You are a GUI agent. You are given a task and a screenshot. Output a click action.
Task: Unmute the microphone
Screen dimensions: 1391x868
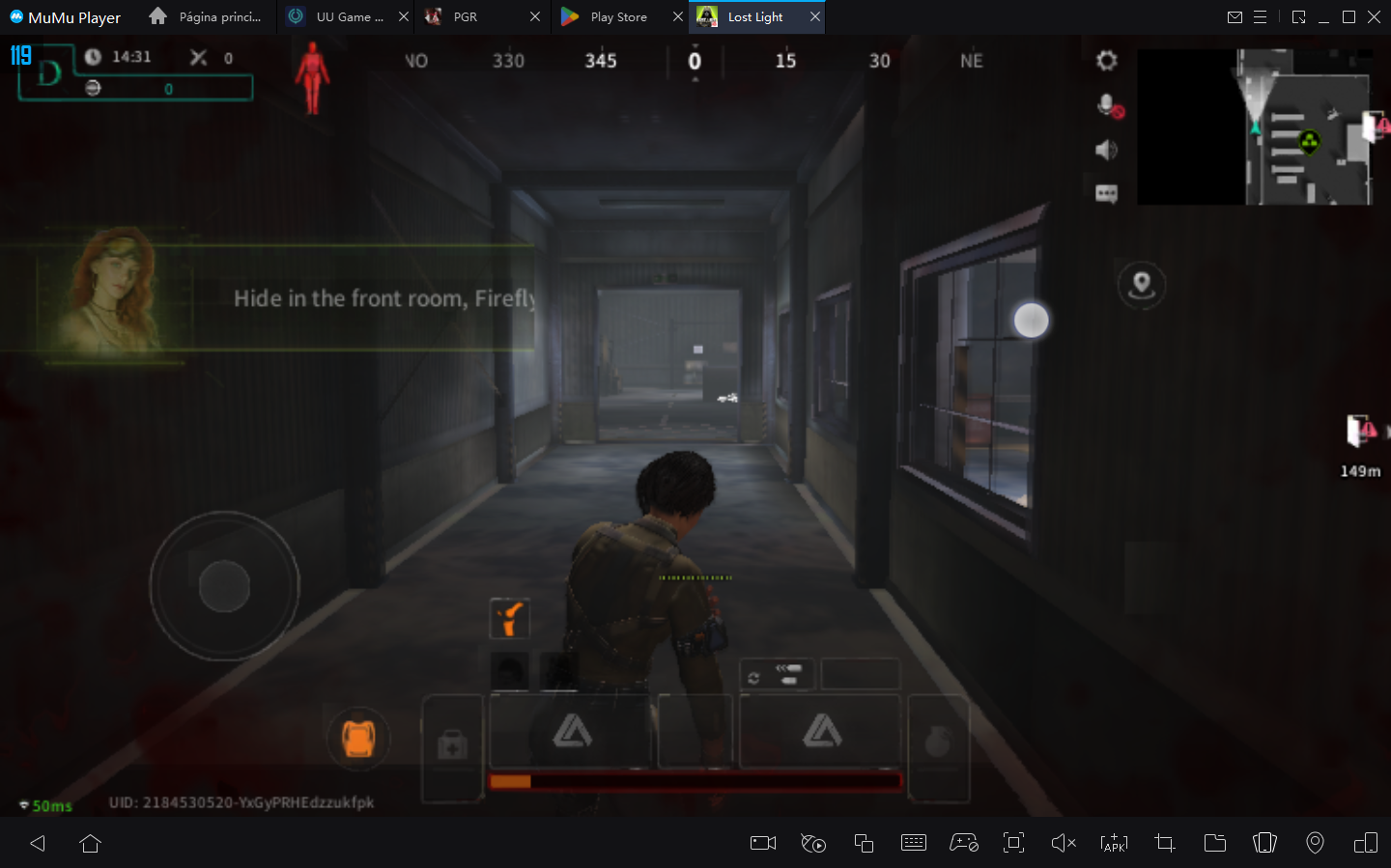(x=1105, y=105)
